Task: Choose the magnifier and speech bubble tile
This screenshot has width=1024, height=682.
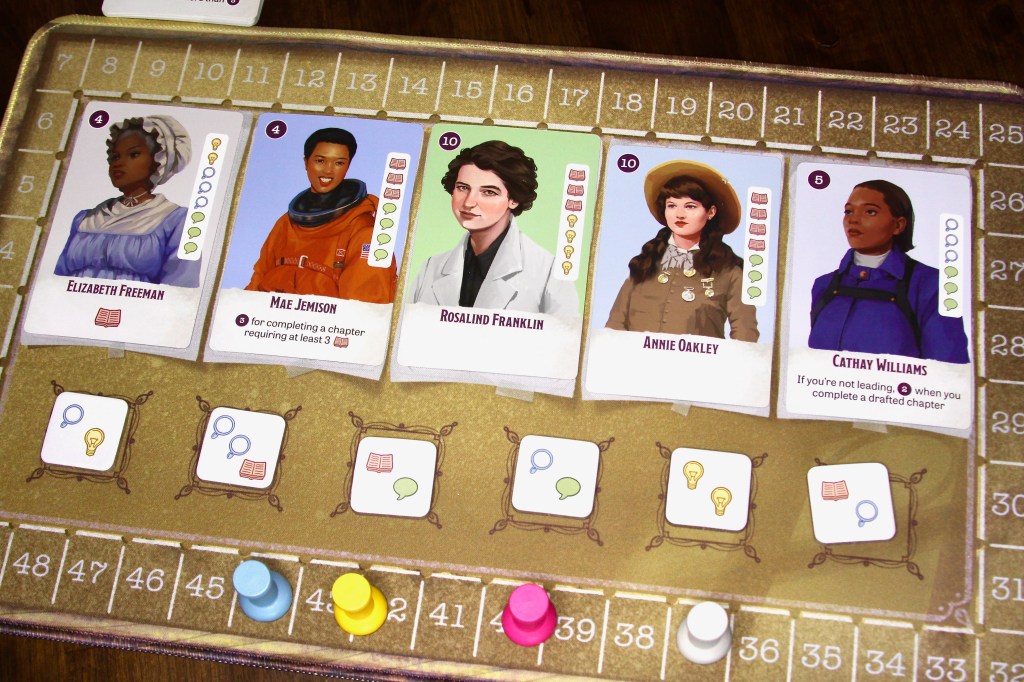Action: pyautogui.click(x=554, y=476)
